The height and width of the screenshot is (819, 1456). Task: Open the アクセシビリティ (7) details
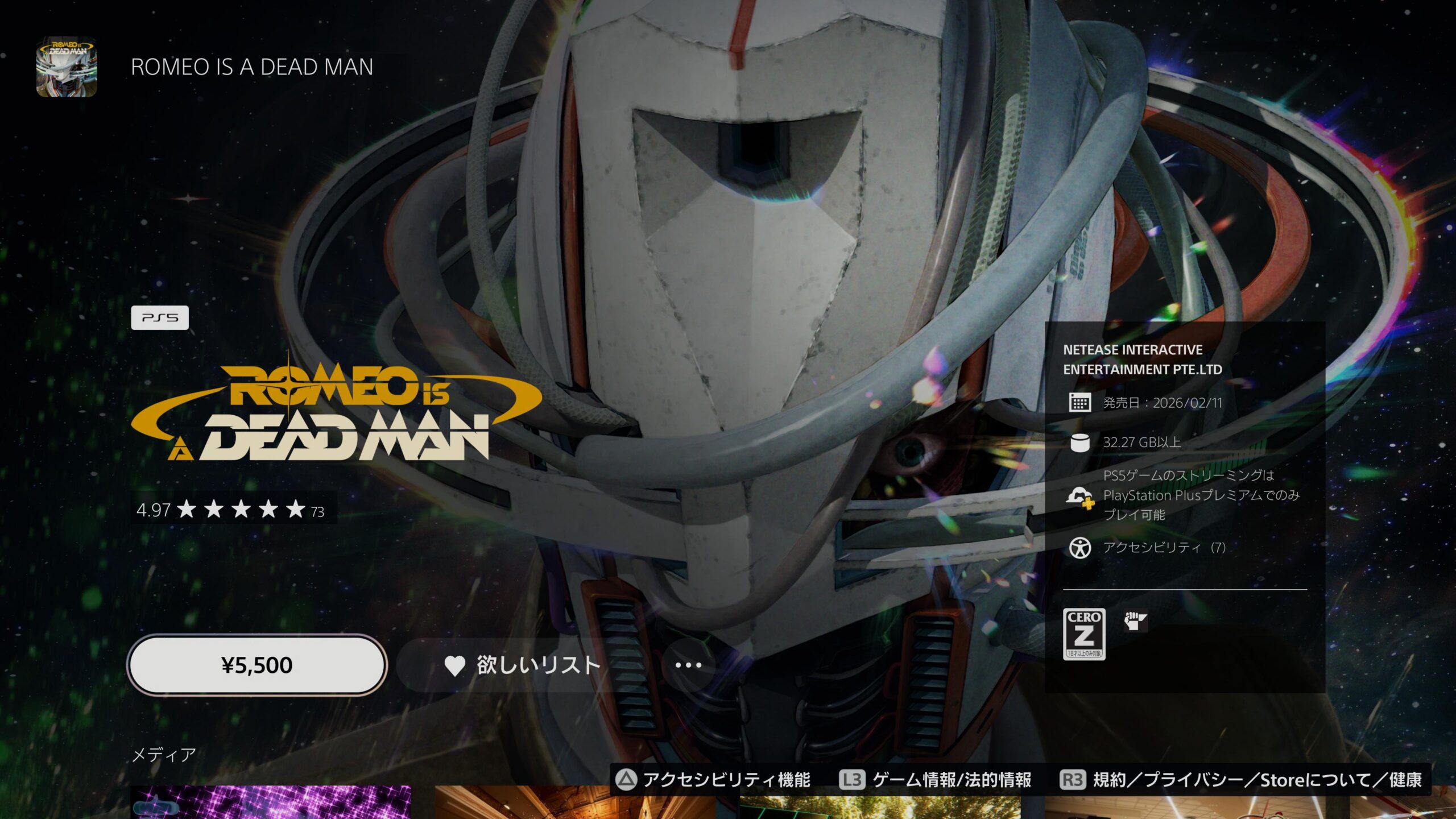click(1164, 548)
